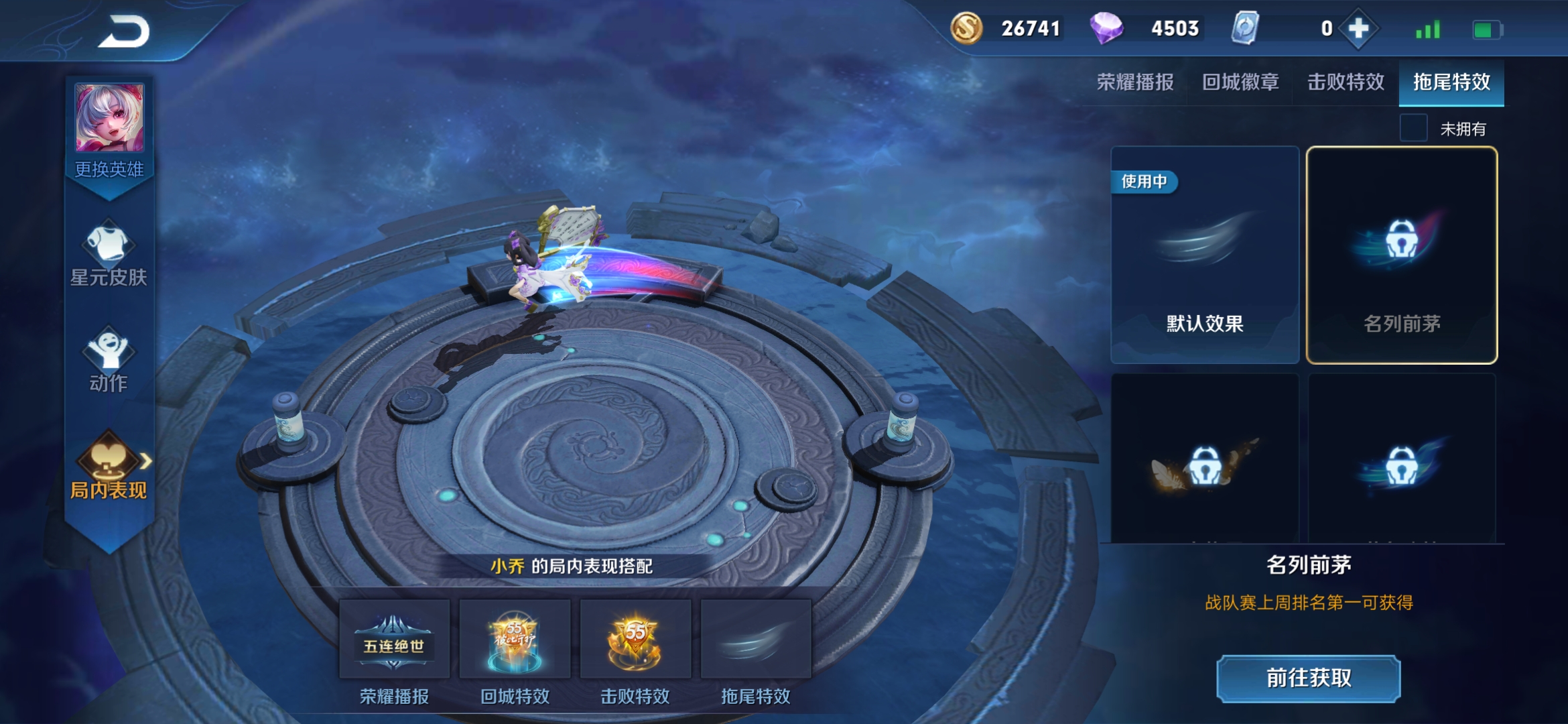1568x724 pixels.
Task: Switch to the 回城徽章 tab
Action: coord(1240,82)
